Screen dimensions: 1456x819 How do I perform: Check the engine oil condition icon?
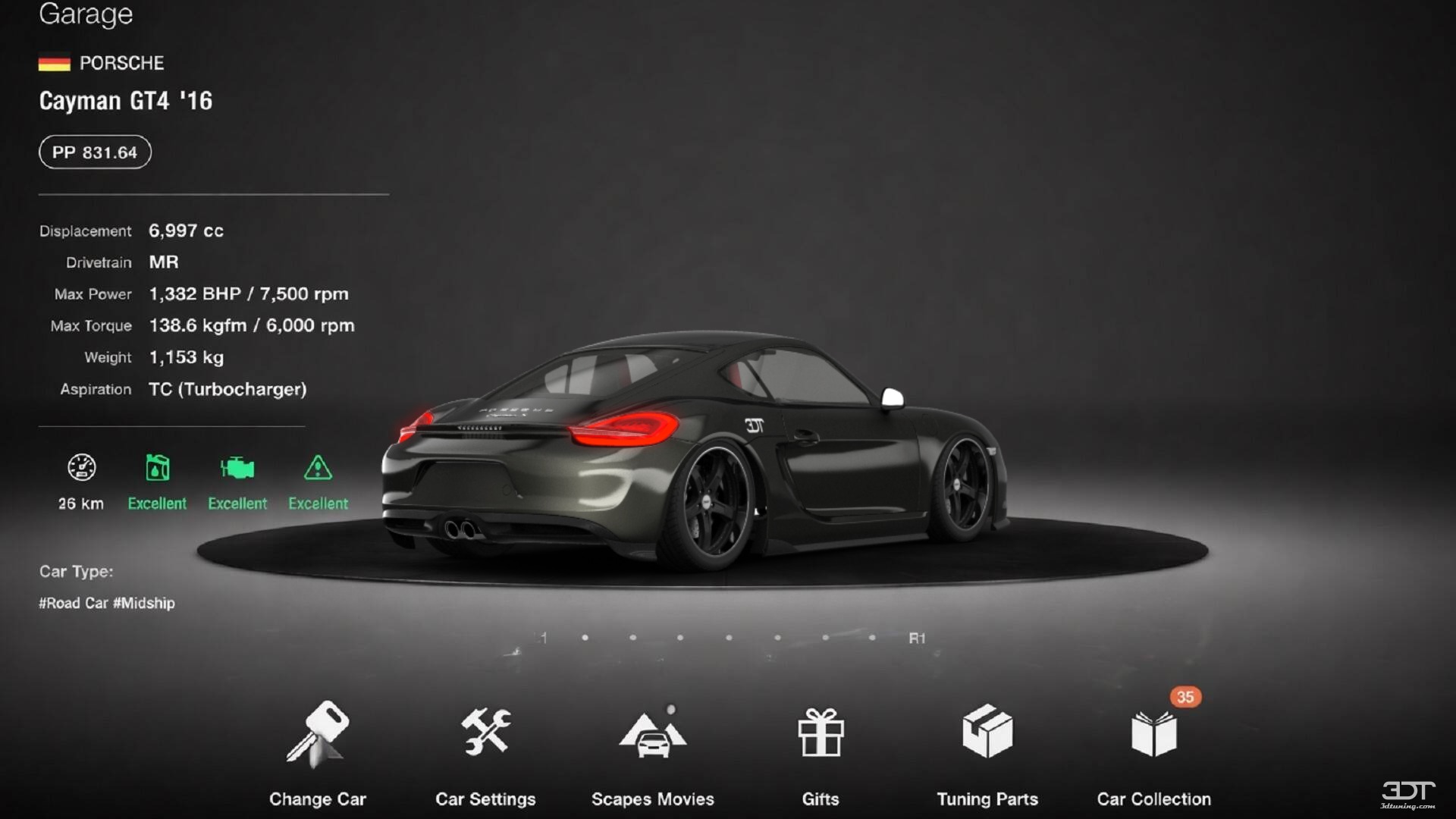157,468
